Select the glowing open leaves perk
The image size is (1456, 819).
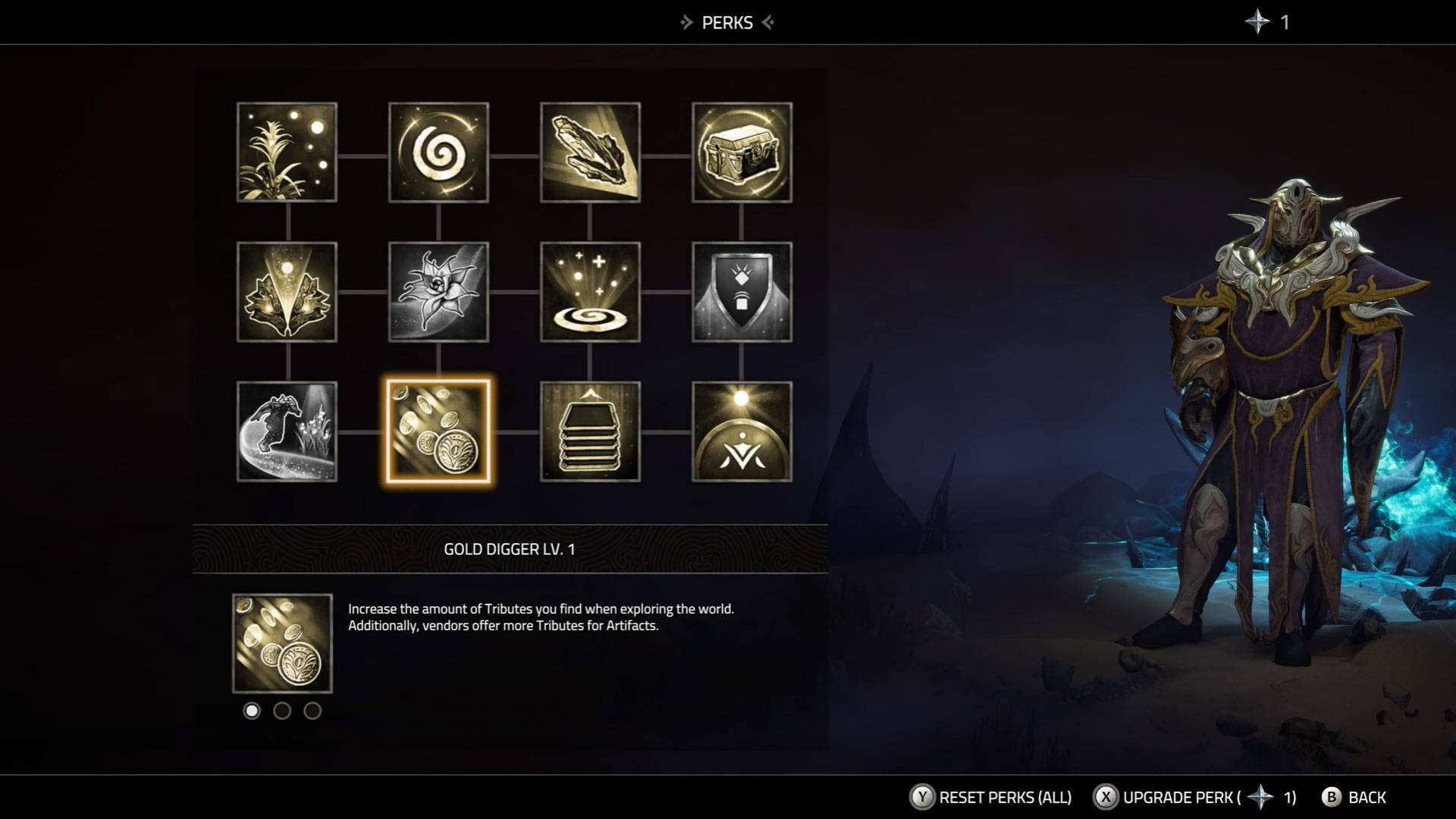[287, 292]
